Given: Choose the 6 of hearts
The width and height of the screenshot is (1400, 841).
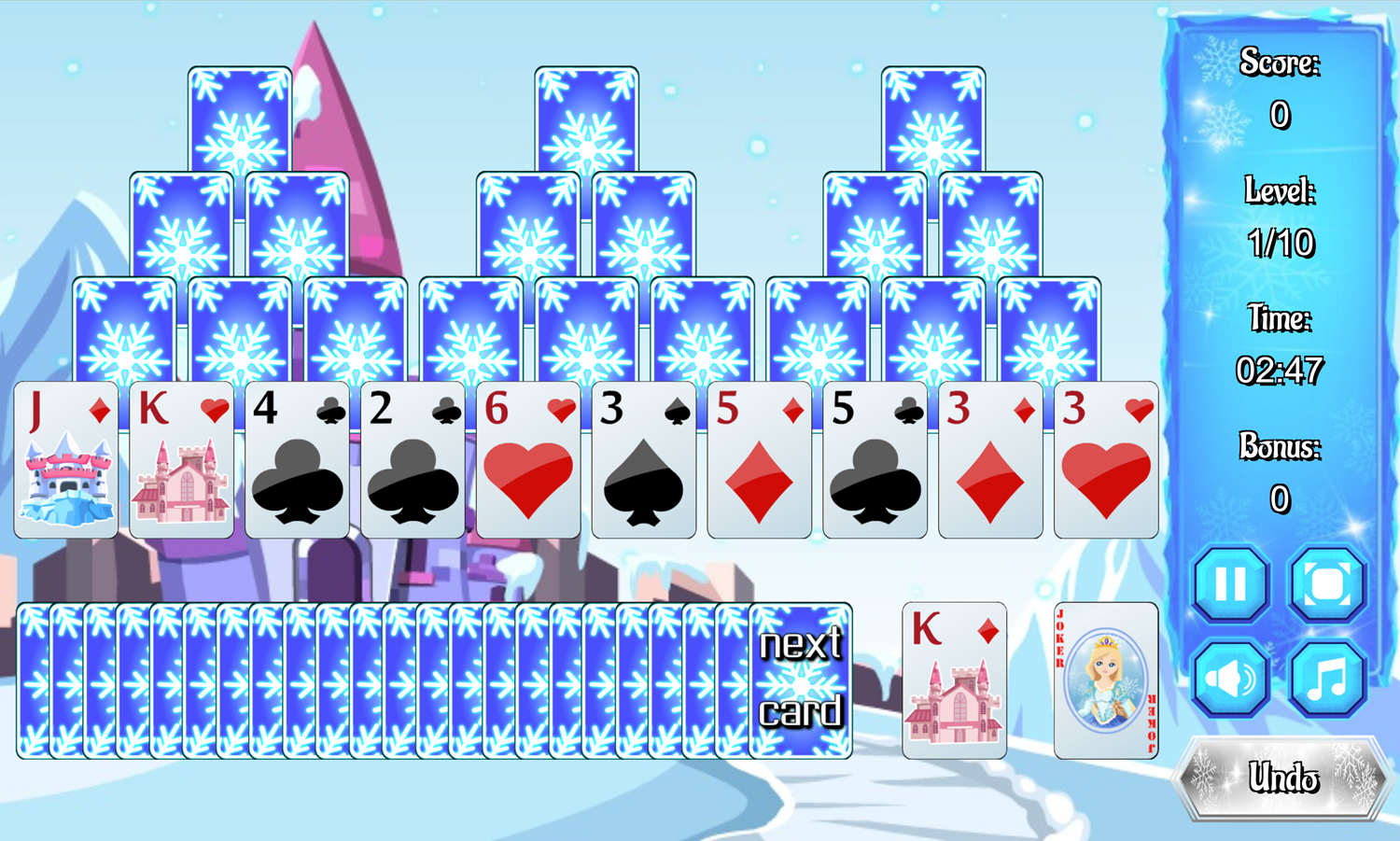Looking at the screenshot, I should tap(528, 459).
